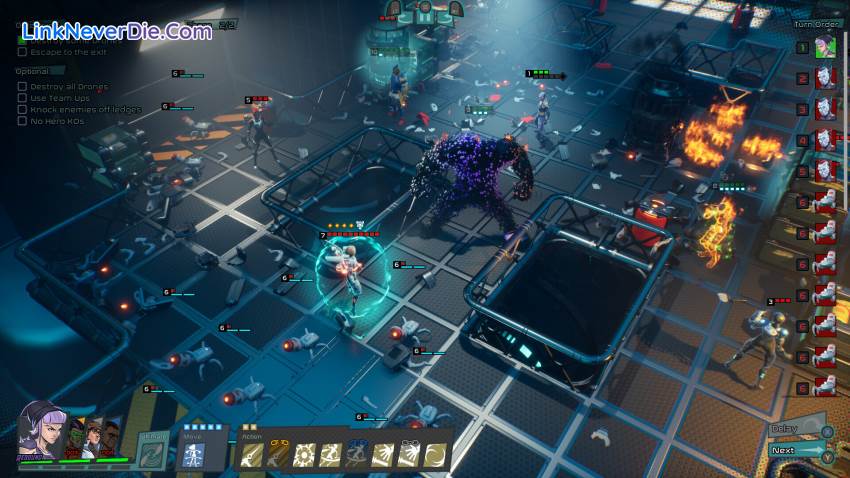This screenshot has width=850, height=478.
Task: Choose the greyed-out blue figure ability
Action: [x=355, y=456]
